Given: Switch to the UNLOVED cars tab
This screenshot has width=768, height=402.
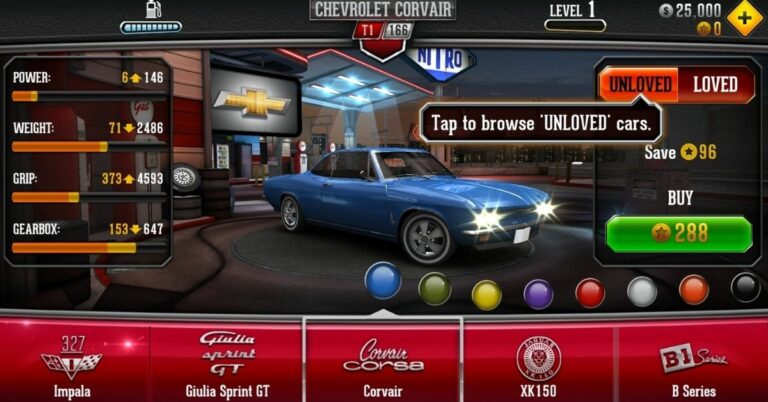Looking at the screenshot, I should [638, 84].
